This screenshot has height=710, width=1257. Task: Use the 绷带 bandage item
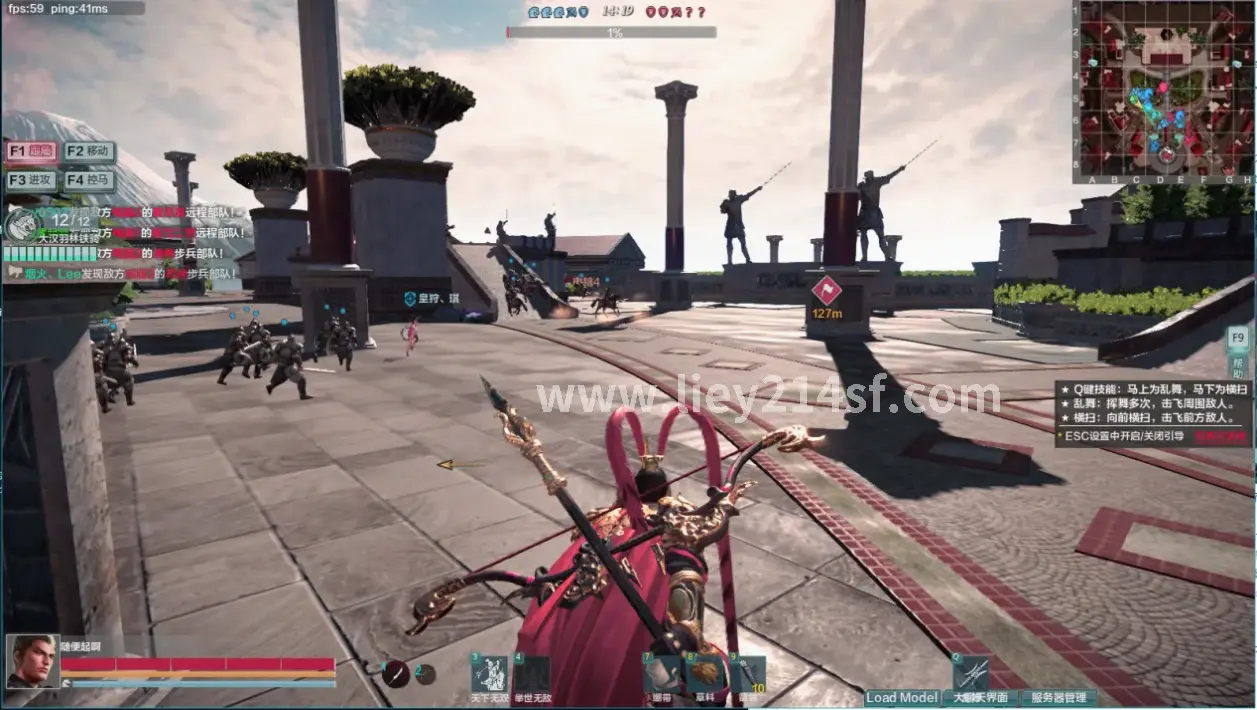tap(661, 675)
